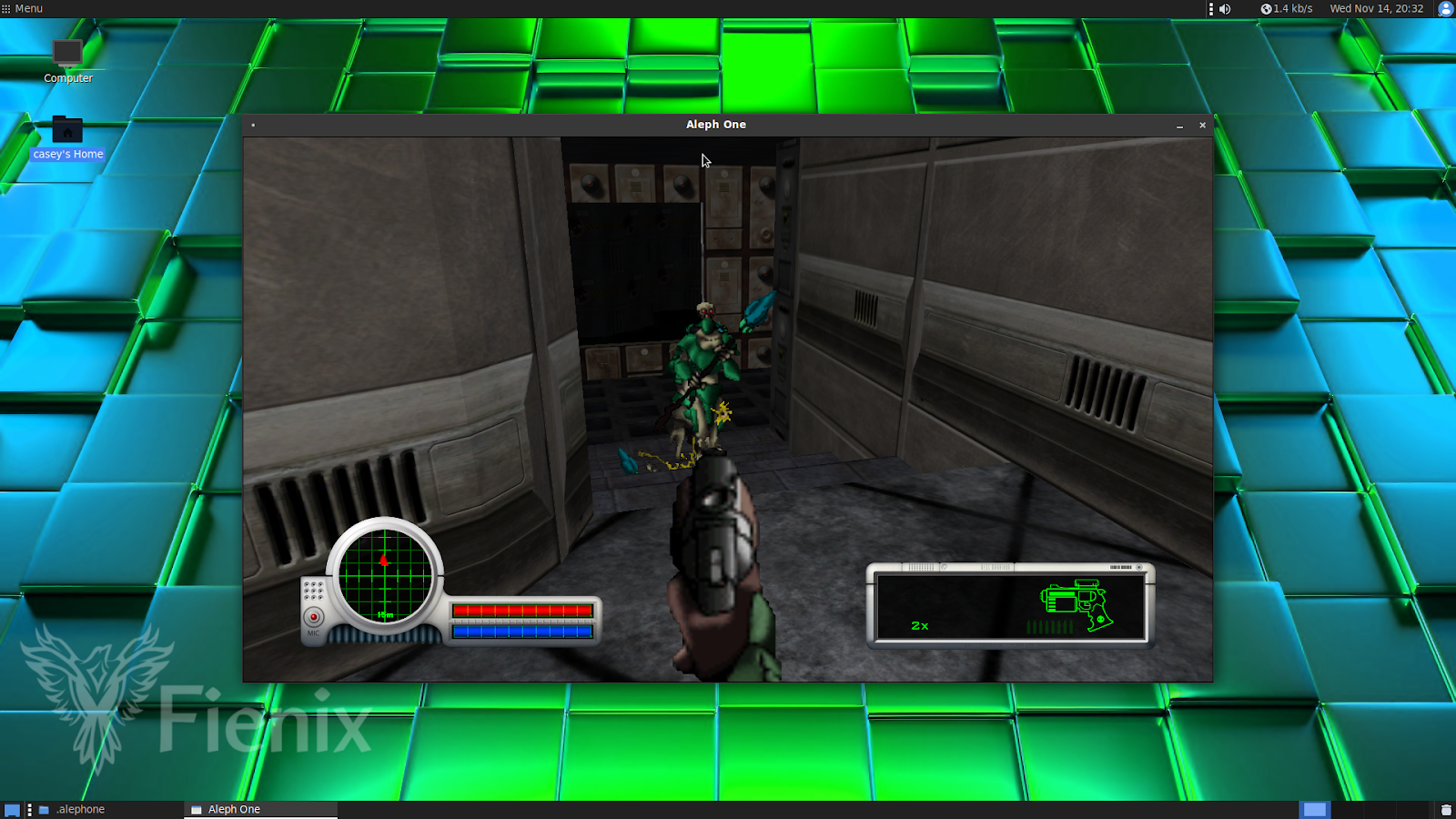Open the user account icon in the top-right corner

pos(1444,9)
